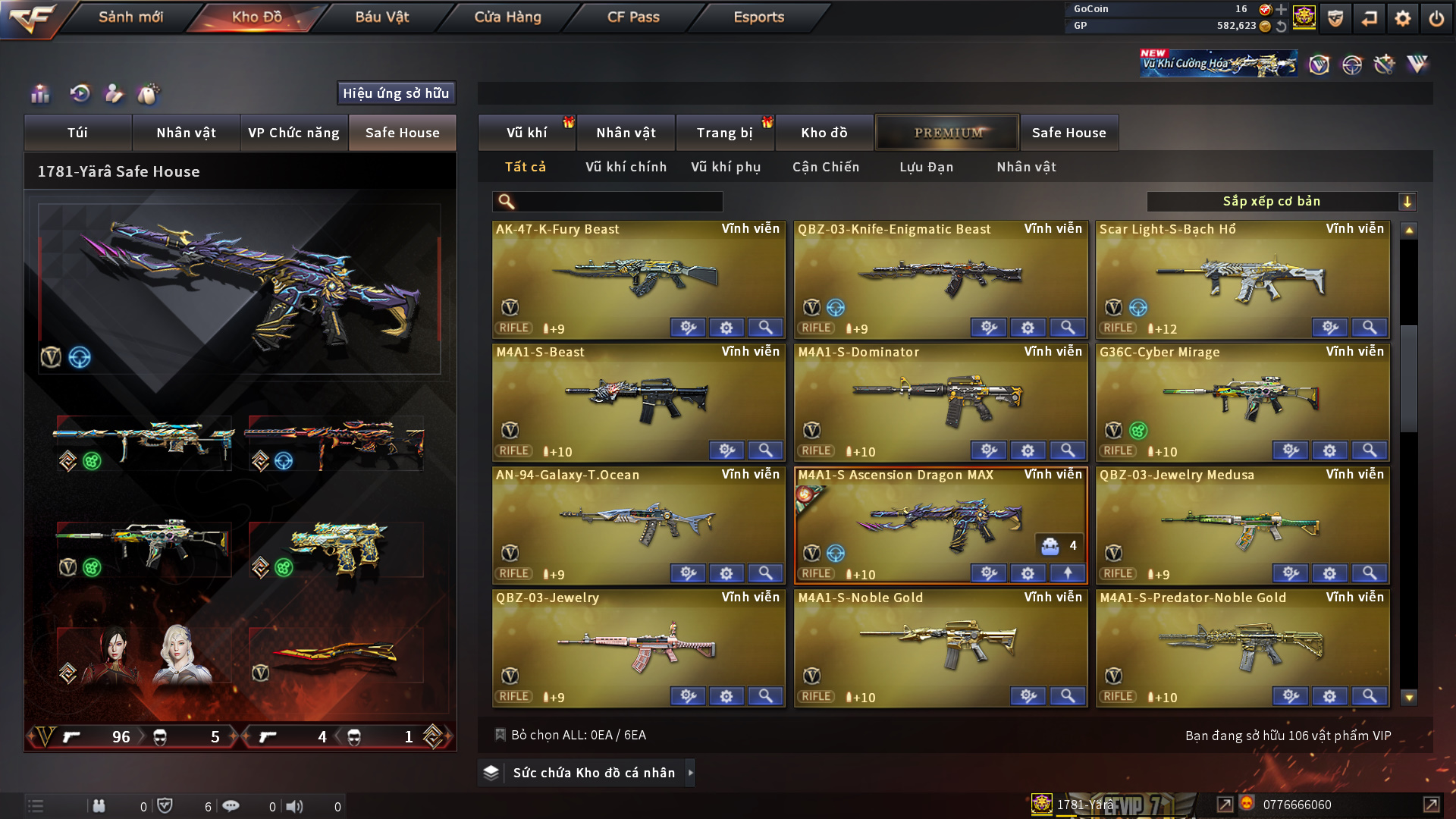Open the Trang bị tab

pos(724,133)
